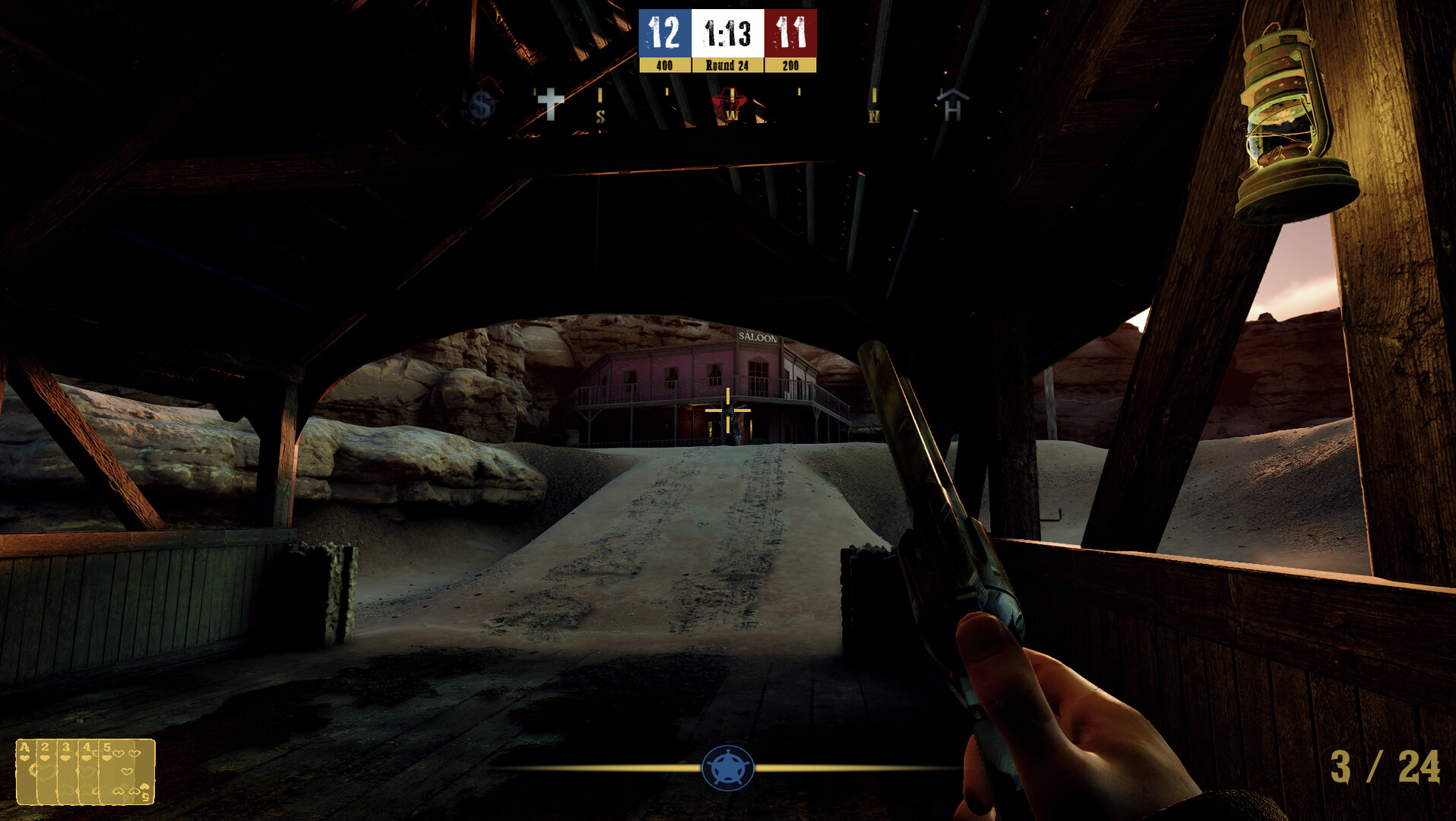Enable the W compass direction marker
The image size is (1456, 821).
733,116
